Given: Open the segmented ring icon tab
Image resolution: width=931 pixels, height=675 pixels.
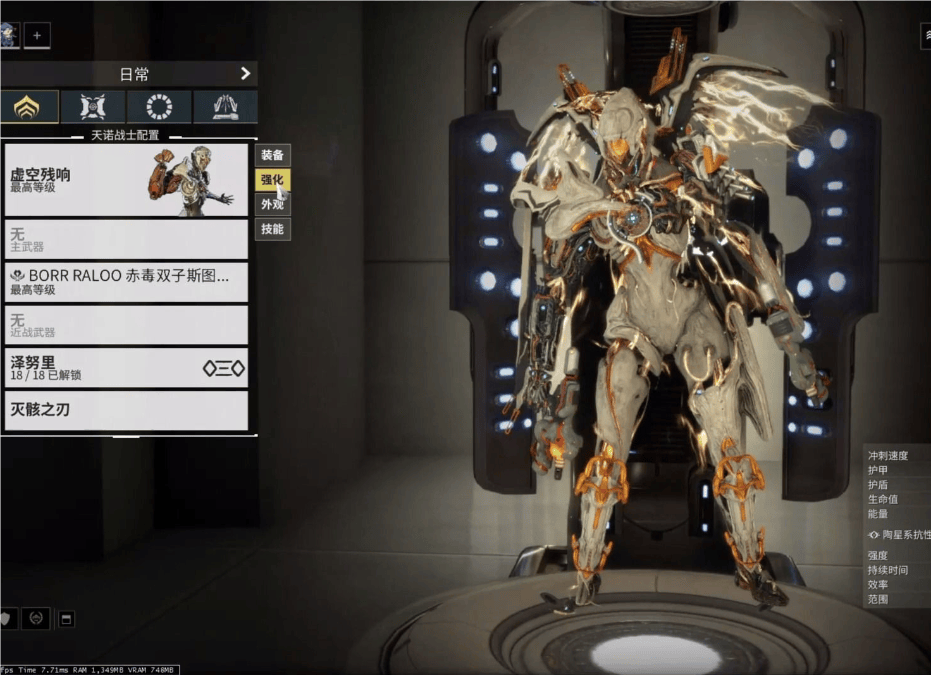Looking at the screenshot, I should (x=159, y=107).
